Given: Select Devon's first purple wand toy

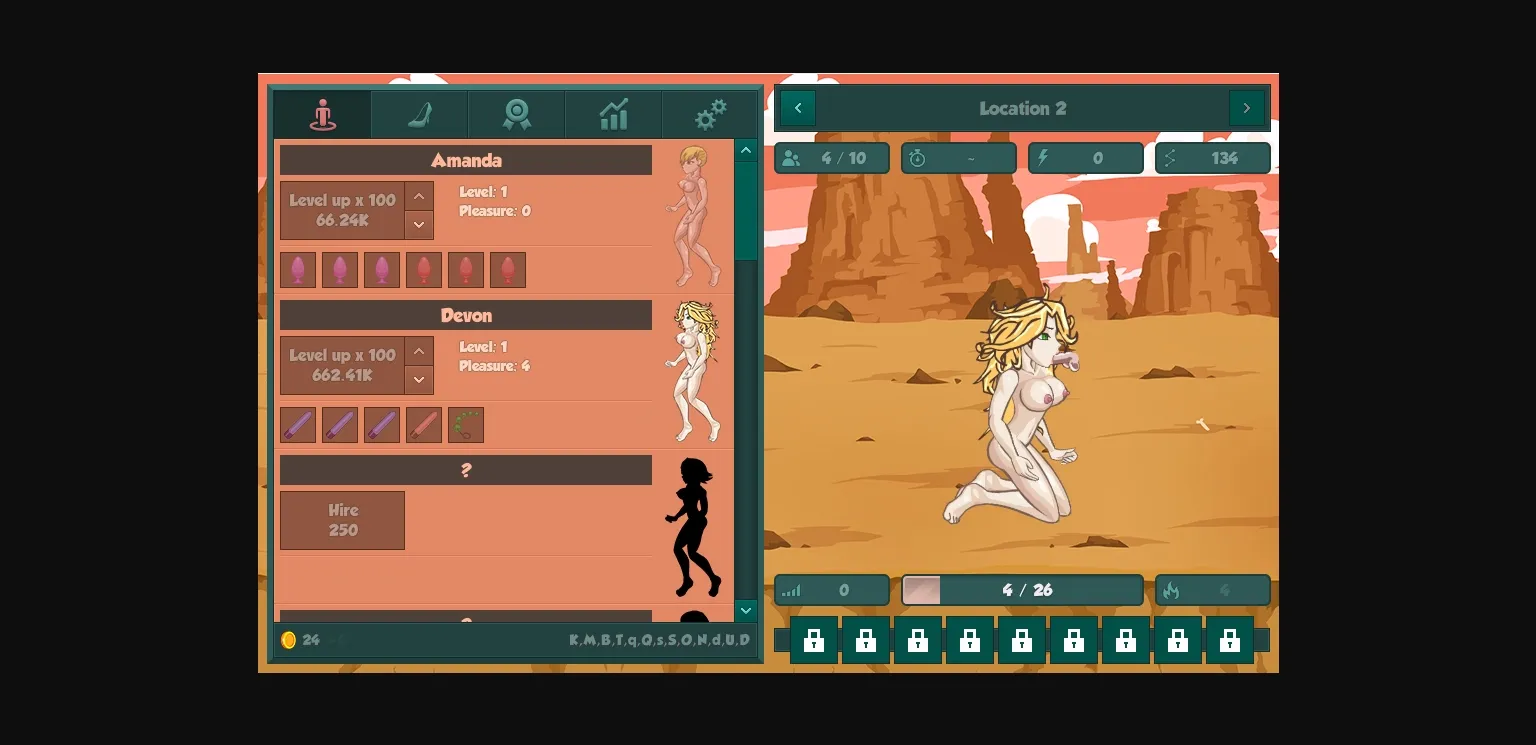Looking at the screenshot, I should (x=297, y=424).
